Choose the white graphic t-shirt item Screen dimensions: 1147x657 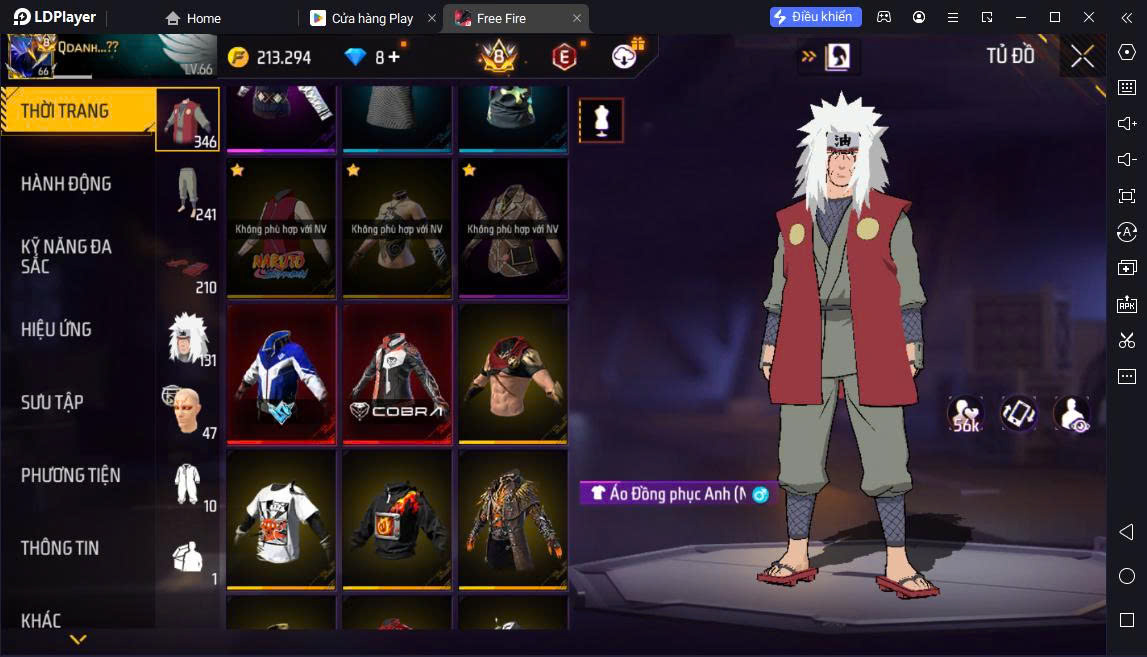281,518
